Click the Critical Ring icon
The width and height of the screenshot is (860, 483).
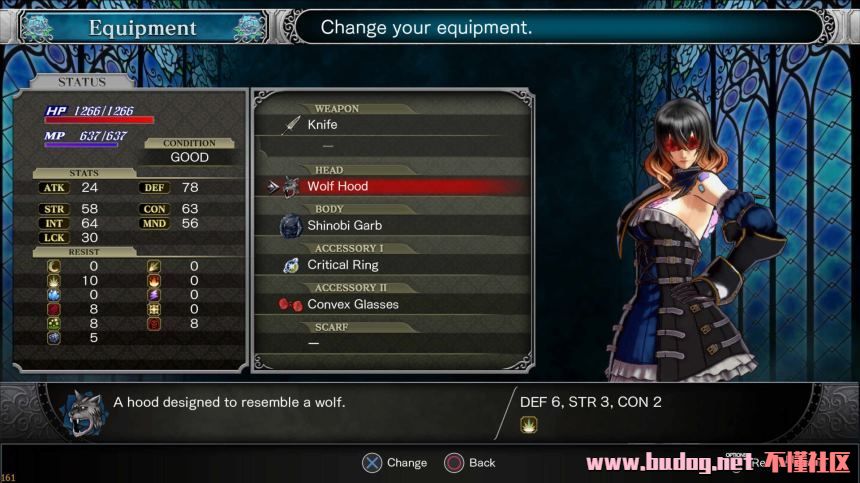(291, 265)
